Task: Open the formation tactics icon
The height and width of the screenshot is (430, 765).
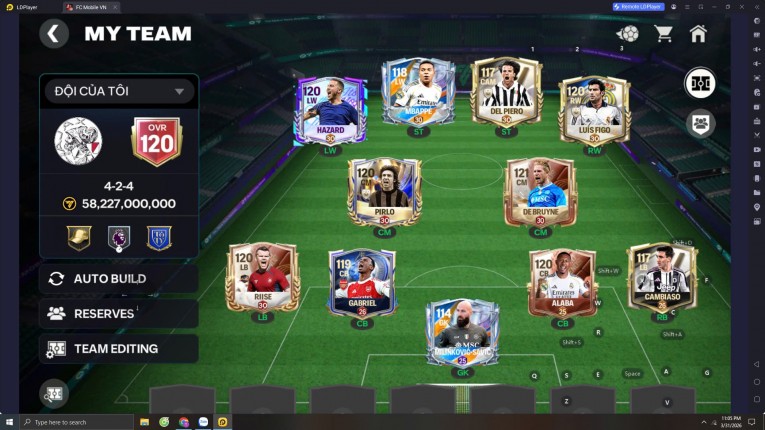Action: (x=700, y=83)
